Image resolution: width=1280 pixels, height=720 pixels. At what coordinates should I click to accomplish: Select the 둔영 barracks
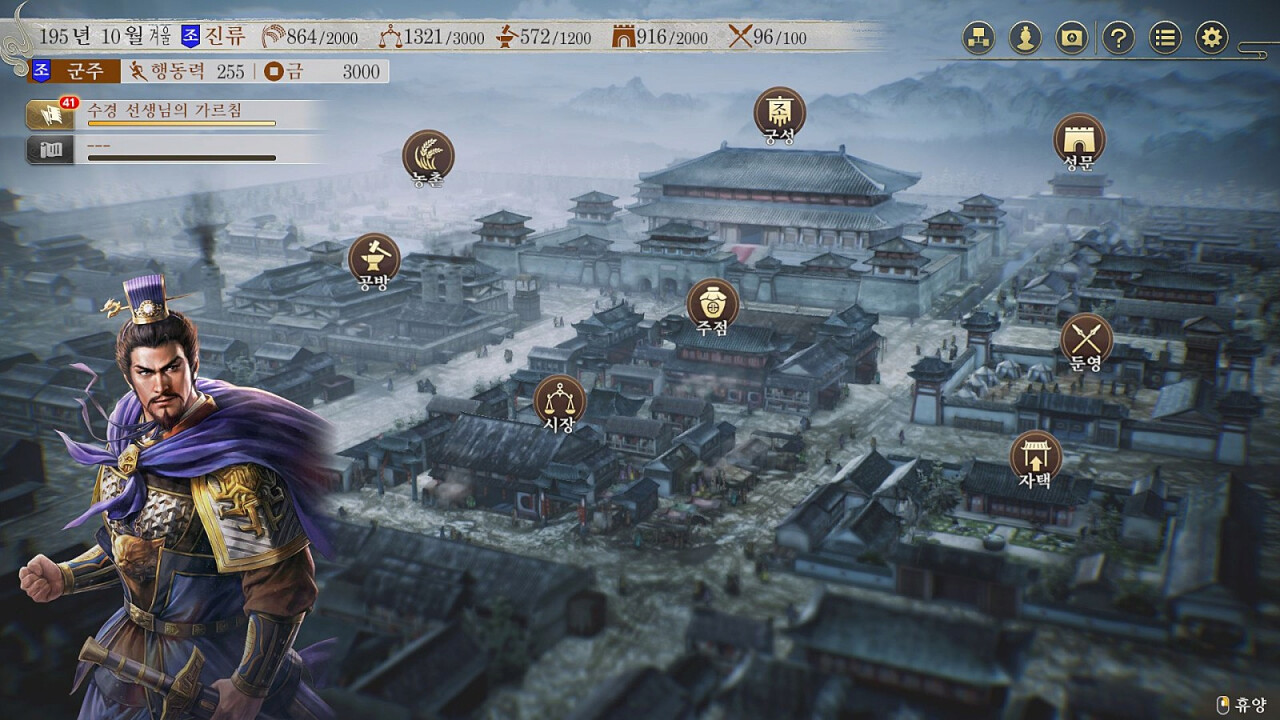1086,338
